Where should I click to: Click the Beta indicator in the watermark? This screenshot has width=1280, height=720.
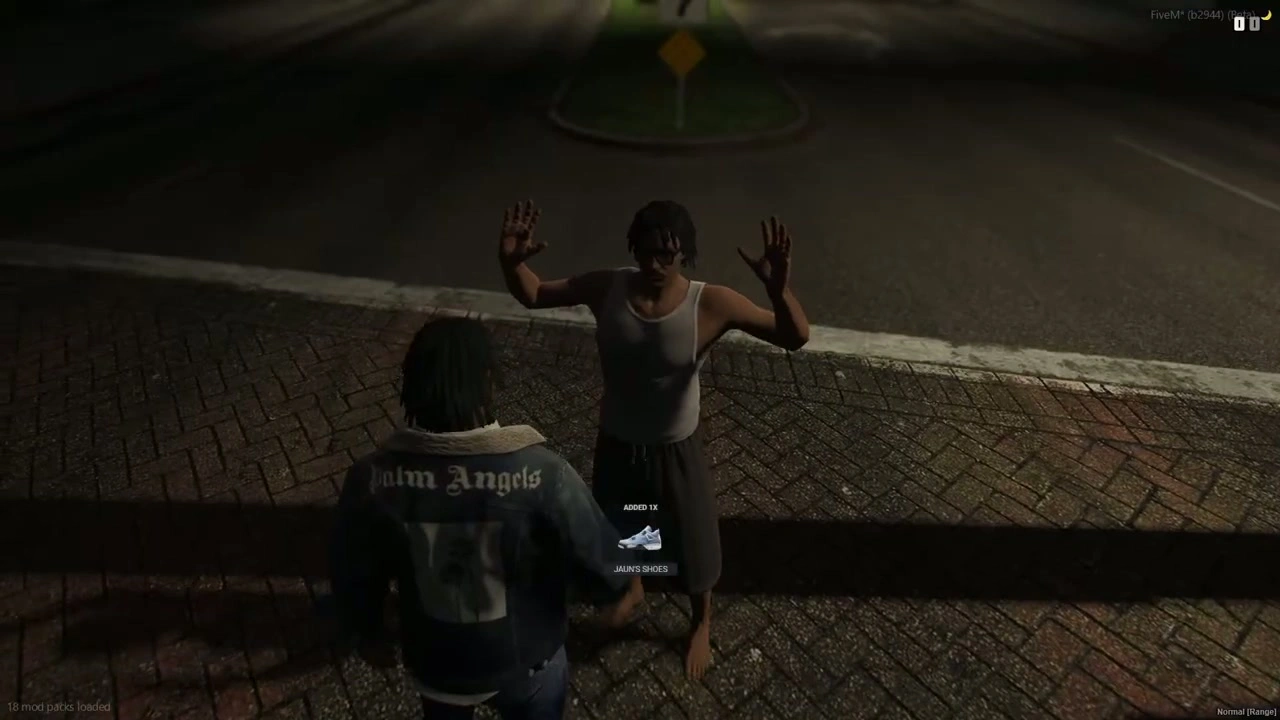tap(1241, 15)
